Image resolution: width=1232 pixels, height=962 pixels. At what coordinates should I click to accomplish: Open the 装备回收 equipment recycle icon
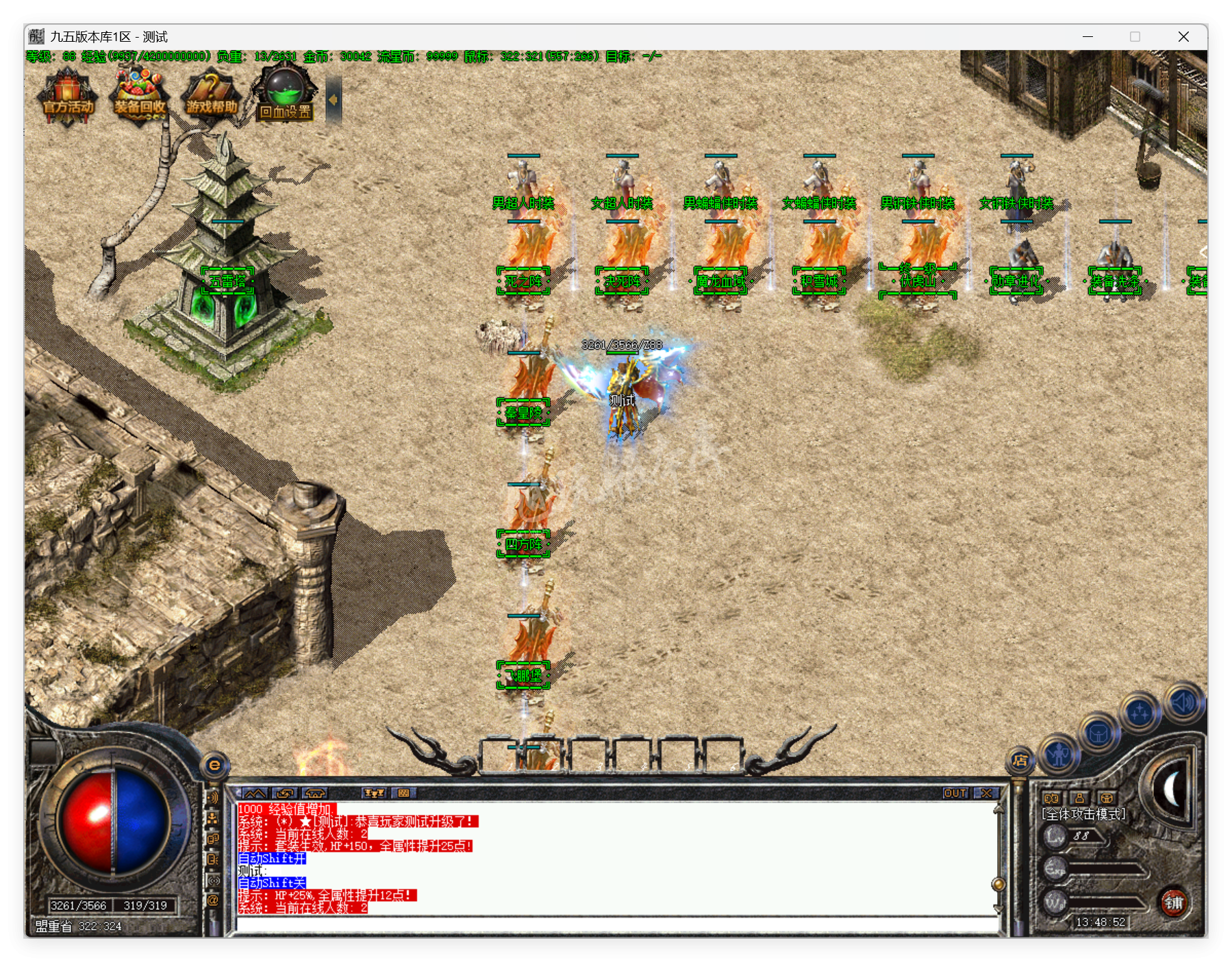[140, 98]
